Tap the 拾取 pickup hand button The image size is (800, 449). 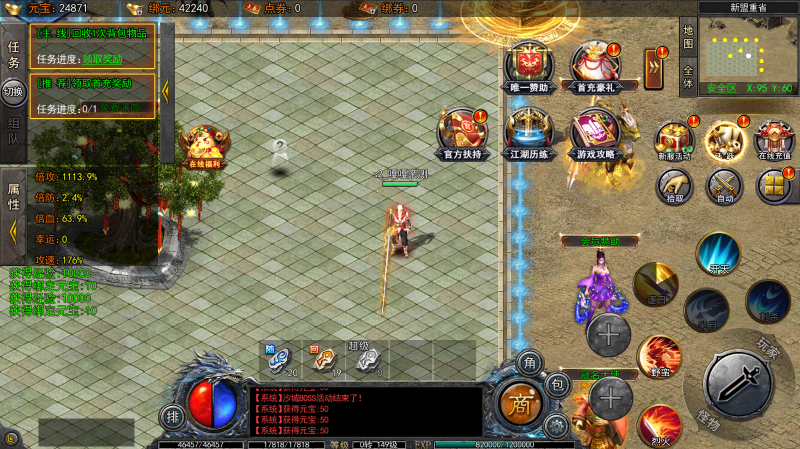(x=675, y=186)
